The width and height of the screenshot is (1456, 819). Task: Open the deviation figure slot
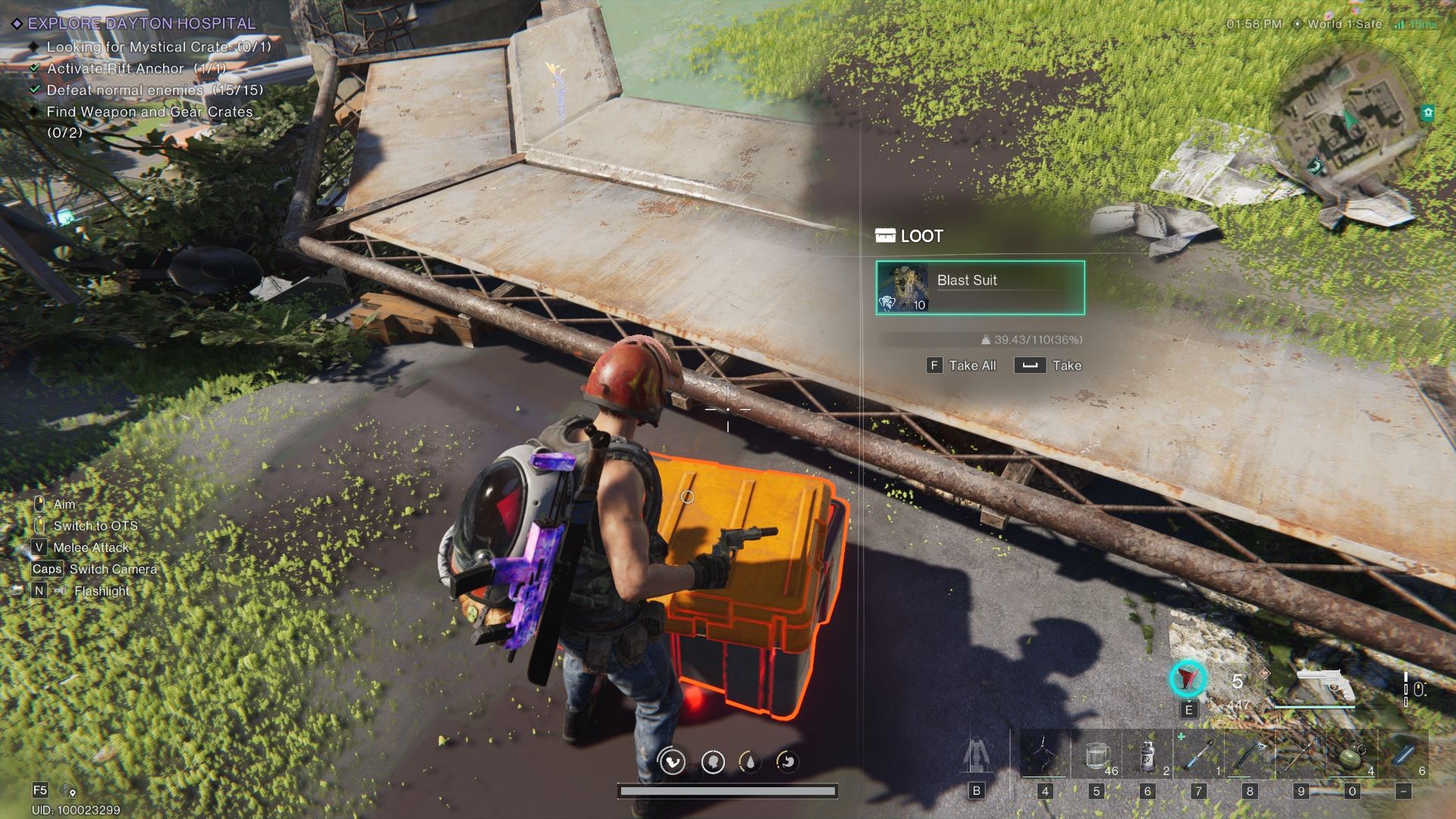point(976,755)
